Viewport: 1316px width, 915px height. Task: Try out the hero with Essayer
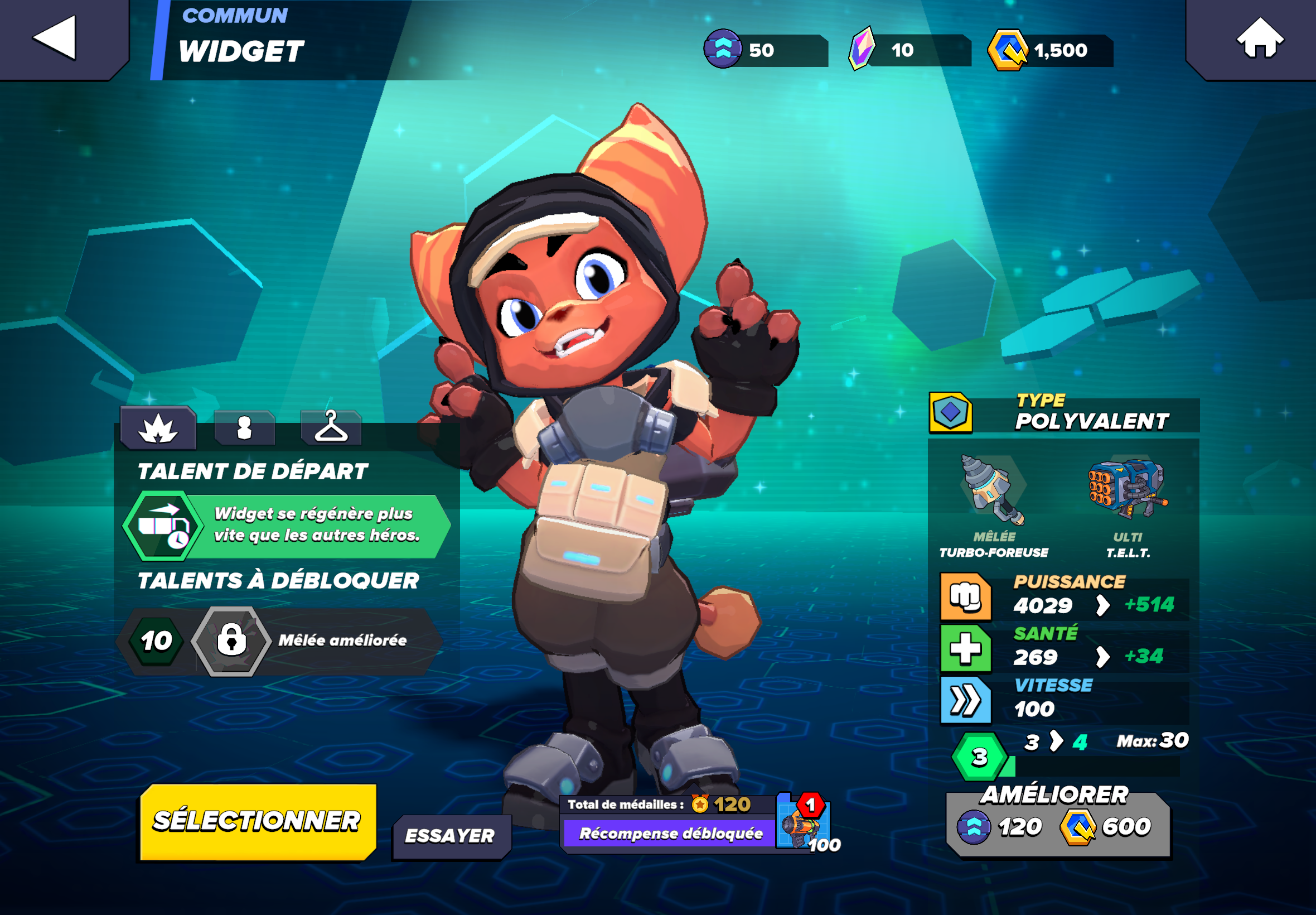coord(451,836)
